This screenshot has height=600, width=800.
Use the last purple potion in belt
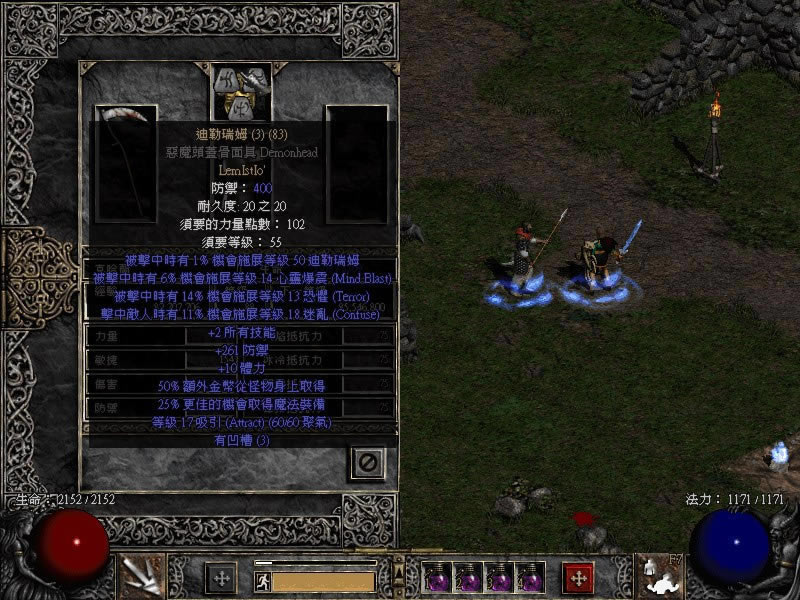pos(530,578)
